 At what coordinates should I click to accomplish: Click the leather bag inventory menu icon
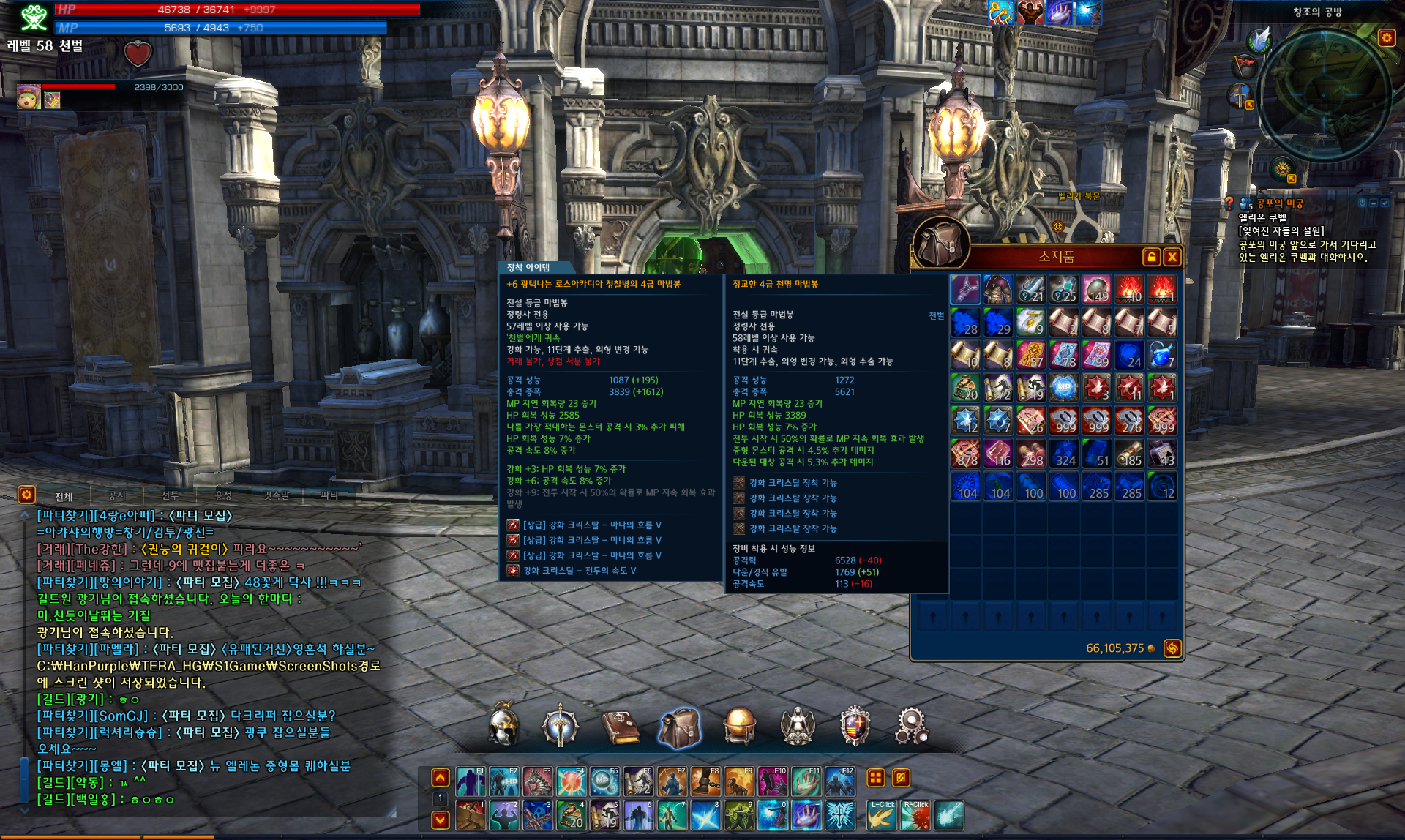[680, 727]
